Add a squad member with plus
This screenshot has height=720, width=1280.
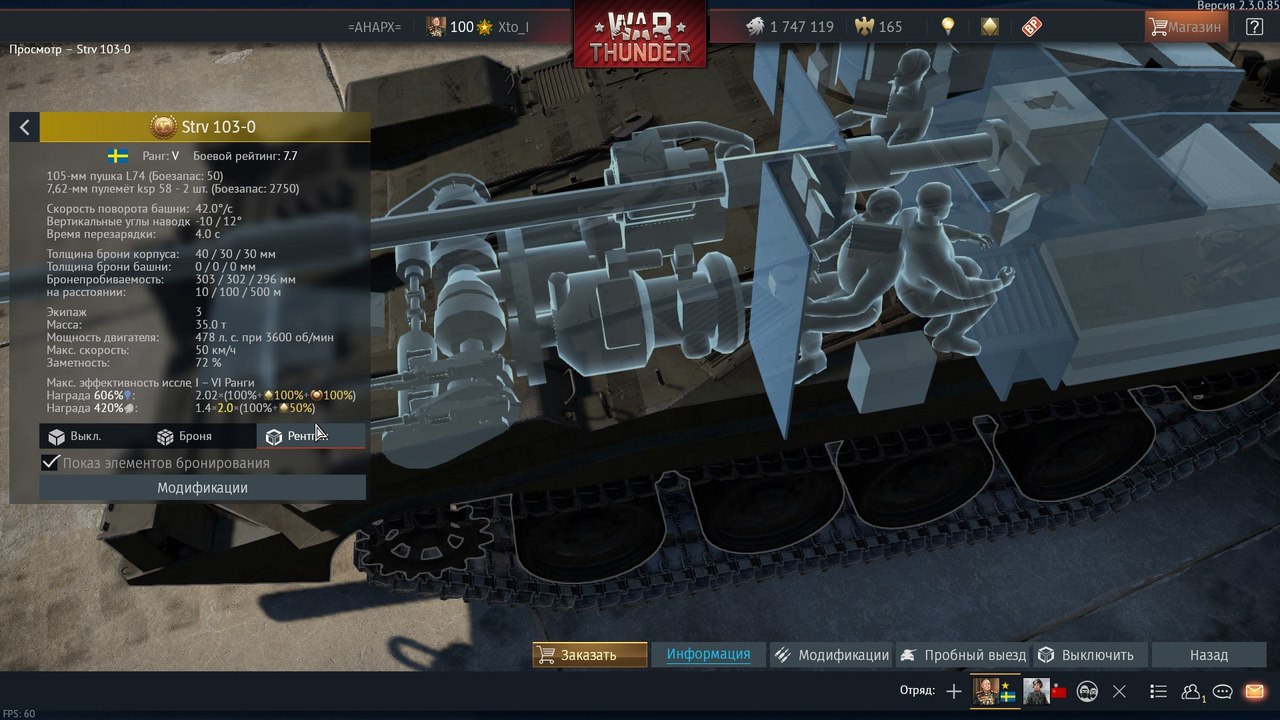[x=954, y=691]
